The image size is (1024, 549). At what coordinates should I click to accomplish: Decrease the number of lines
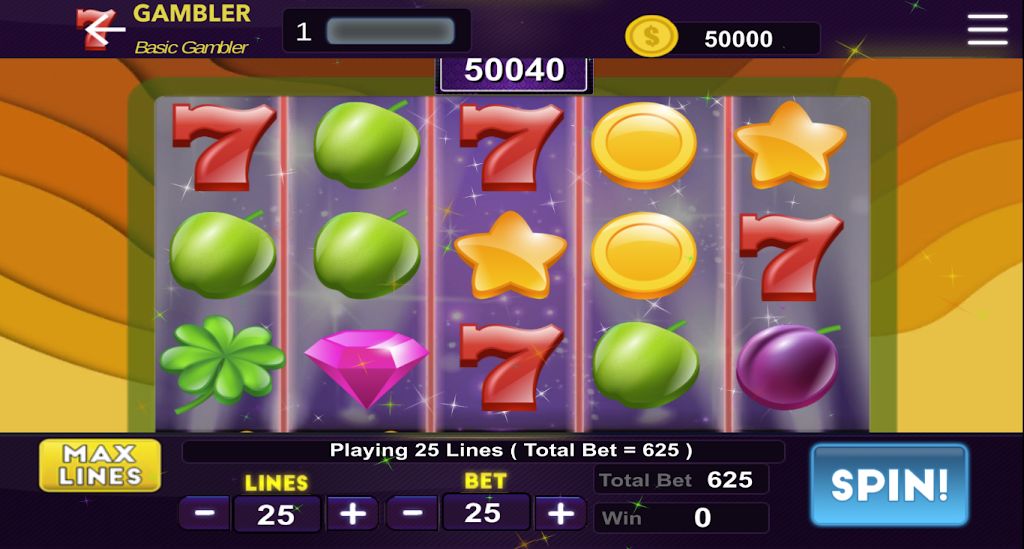pyautogui.click(x=205, y=514)
